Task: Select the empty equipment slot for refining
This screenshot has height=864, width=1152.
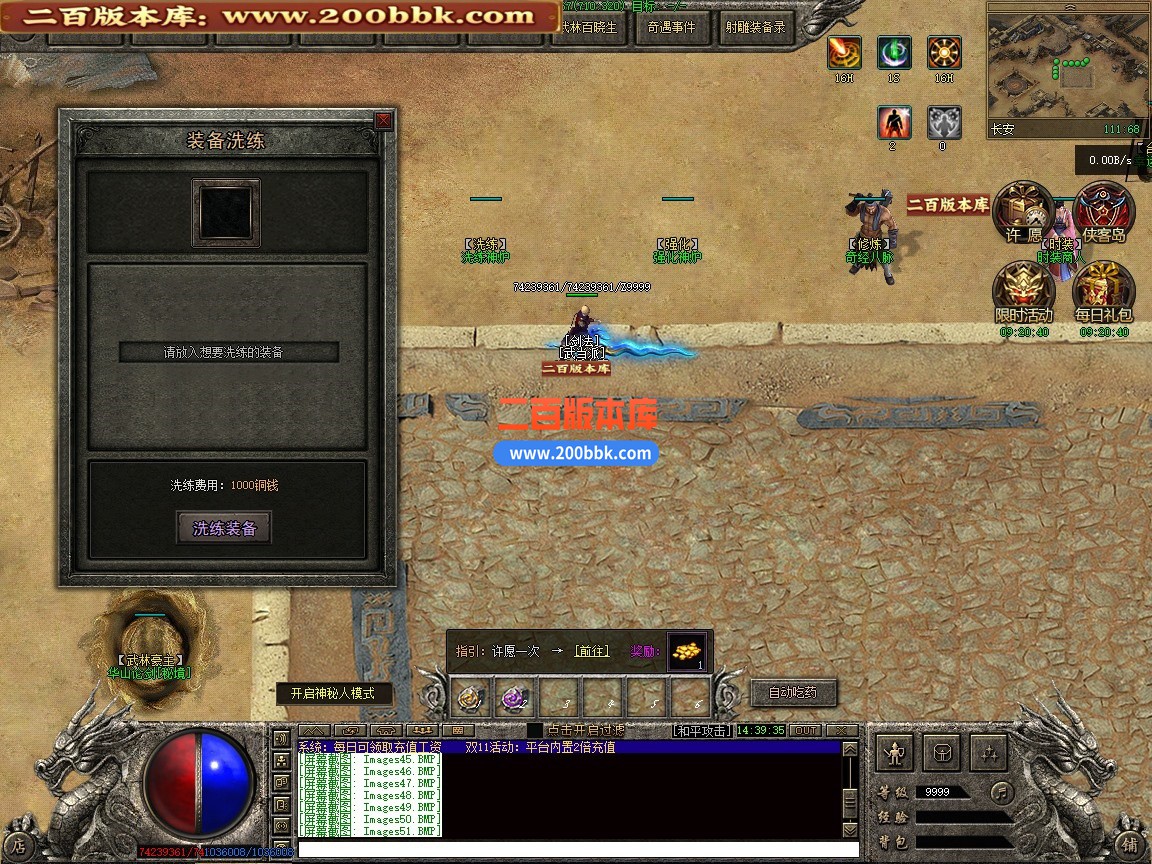Action: point(226,212)
